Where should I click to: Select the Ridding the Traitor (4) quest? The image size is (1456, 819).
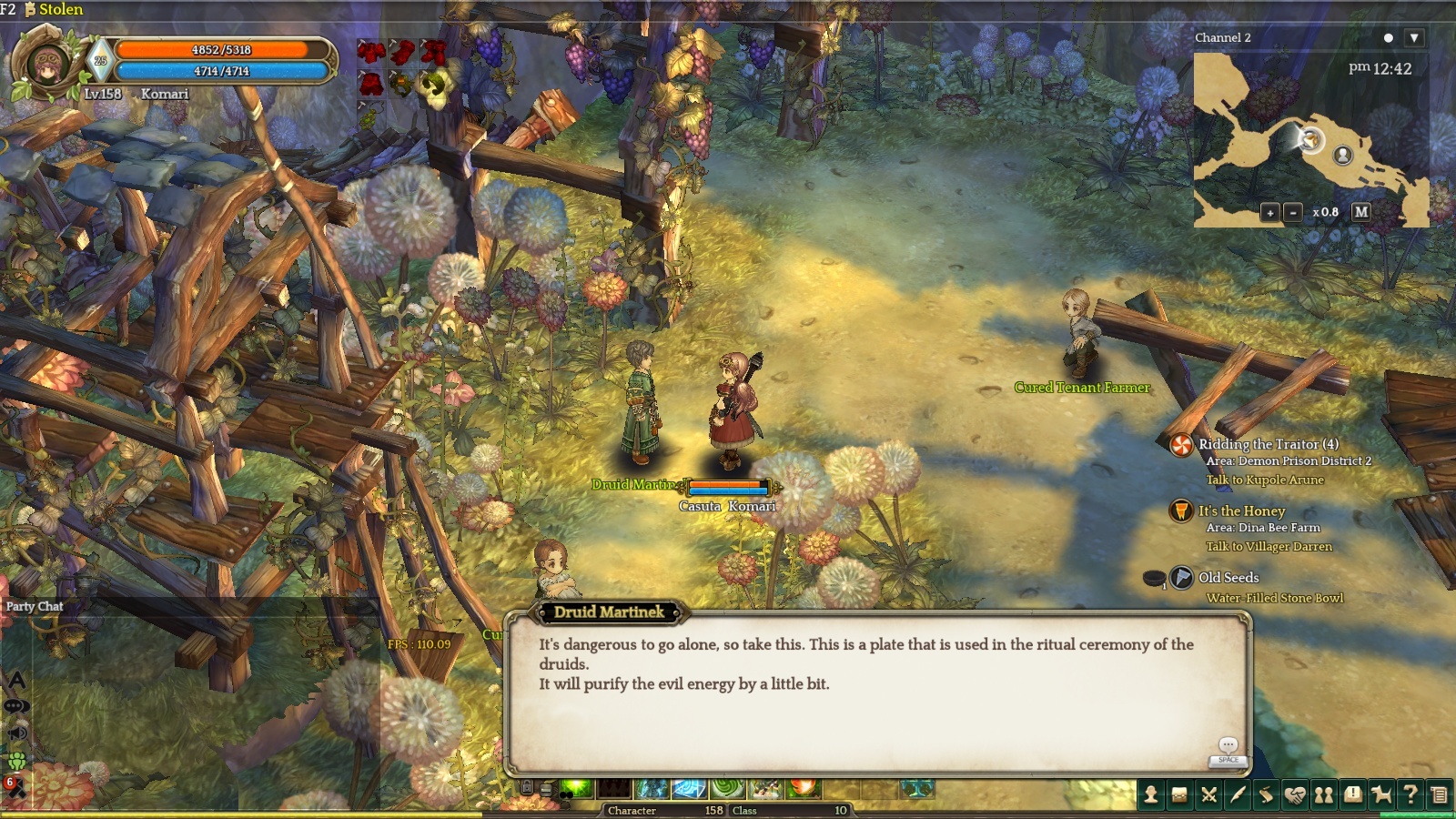point(1268,444)
